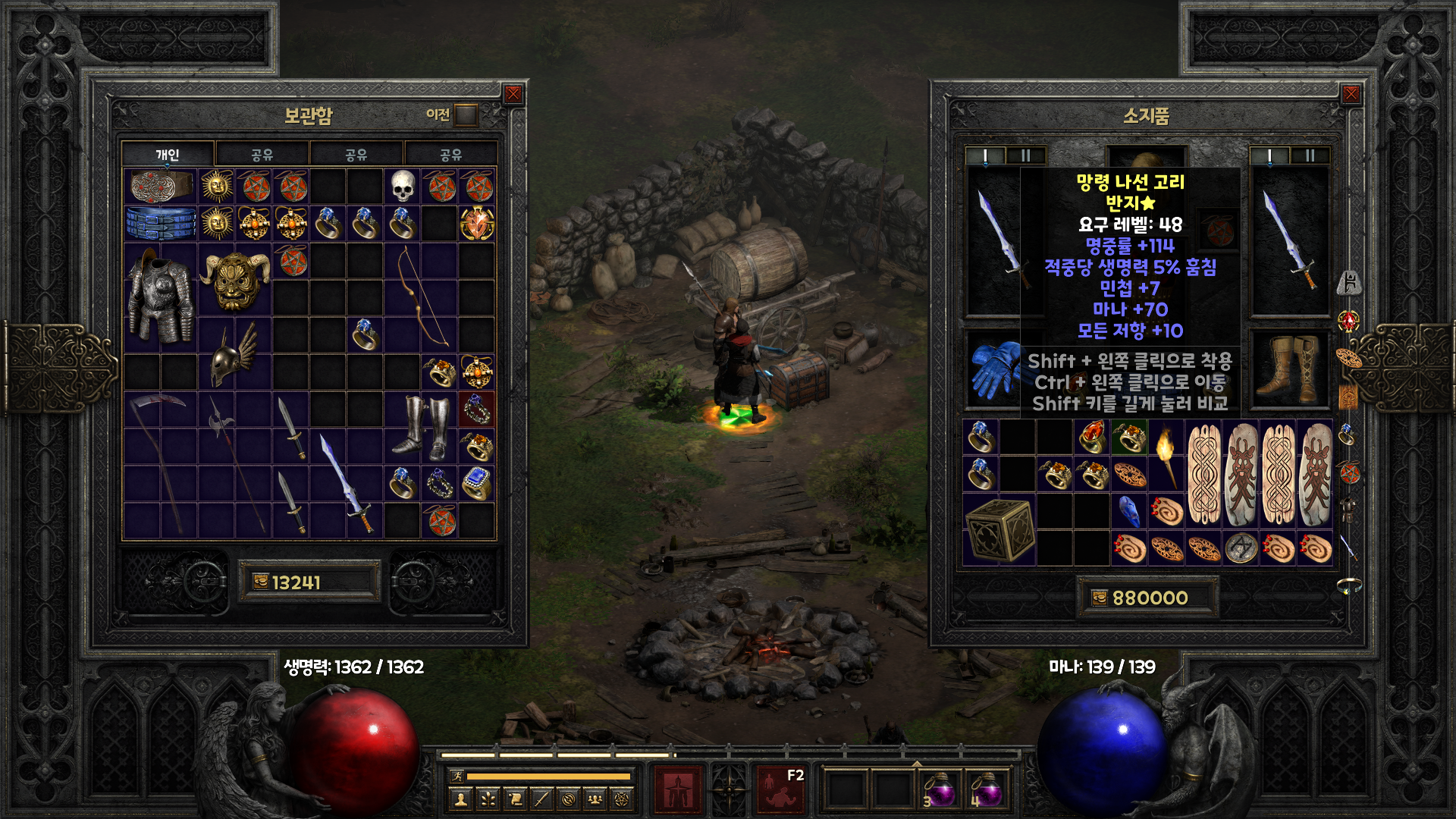Click the stash gold amount button
The image size is (1456, 819).
309,582
